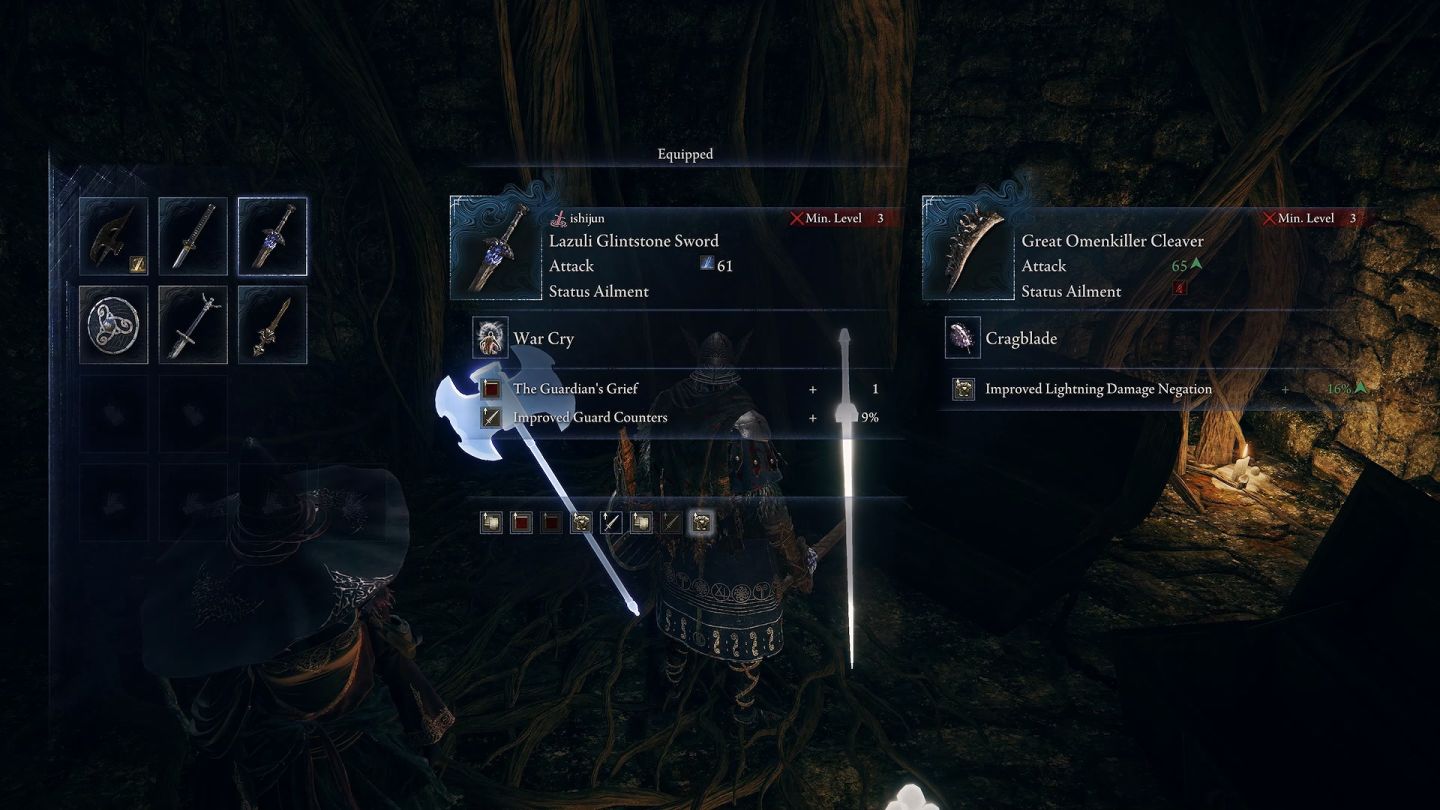
Task: Select the Cragblade skill icon
Action: point(963,338)
